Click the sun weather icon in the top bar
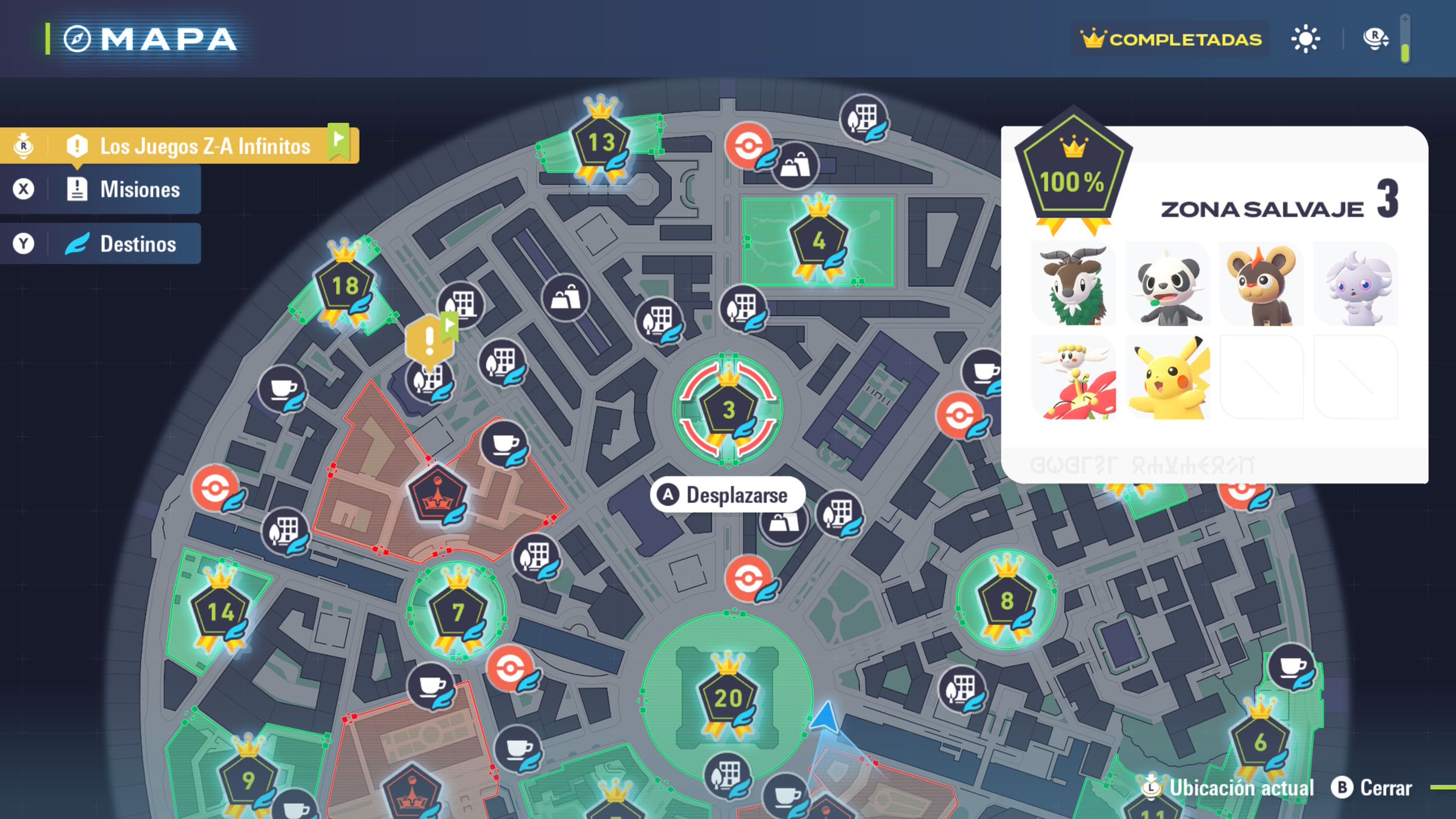 tap(1306, 39)
